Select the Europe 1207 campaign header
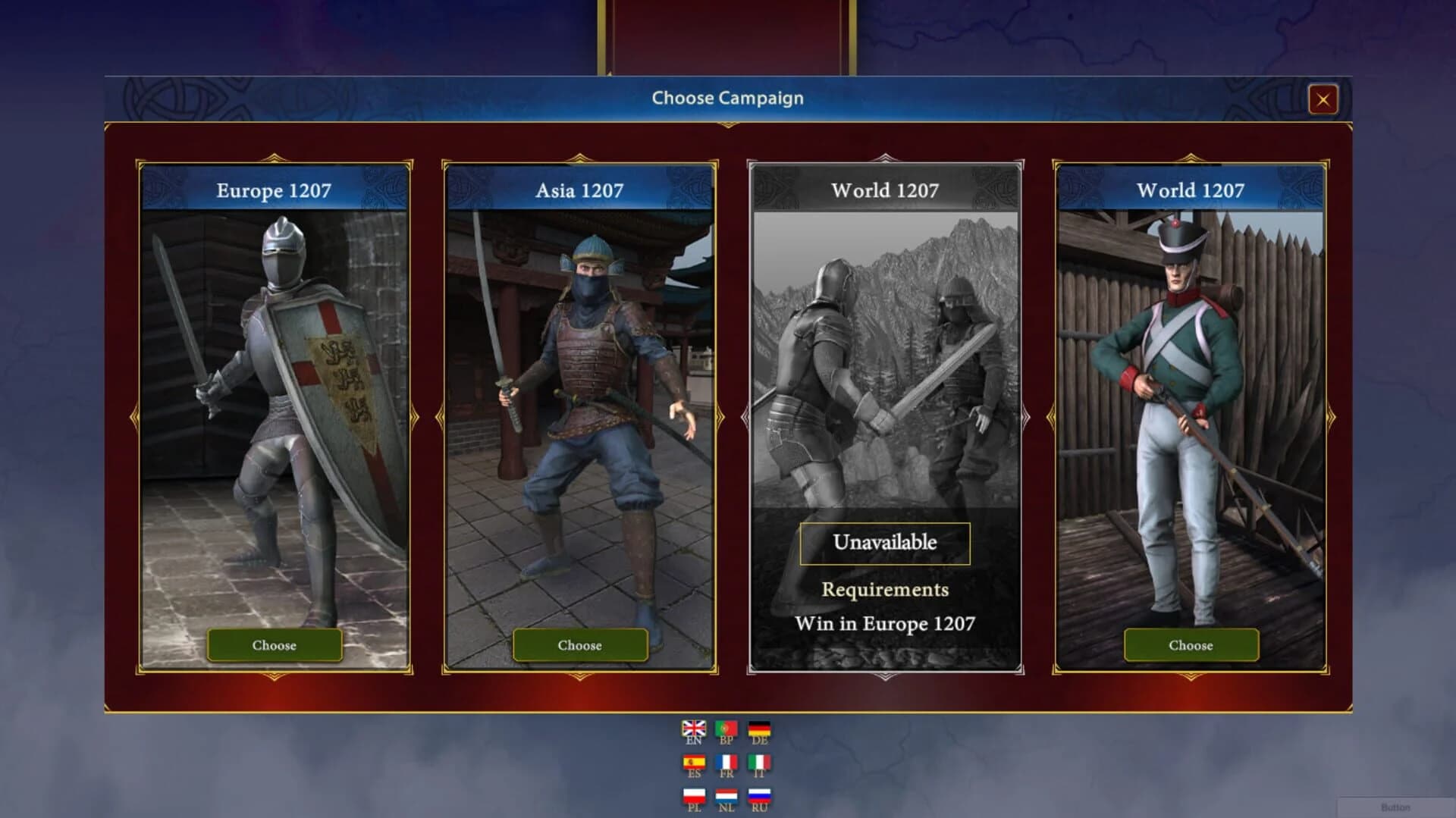Screen dimensions: 1456x818 coord(275,191)
